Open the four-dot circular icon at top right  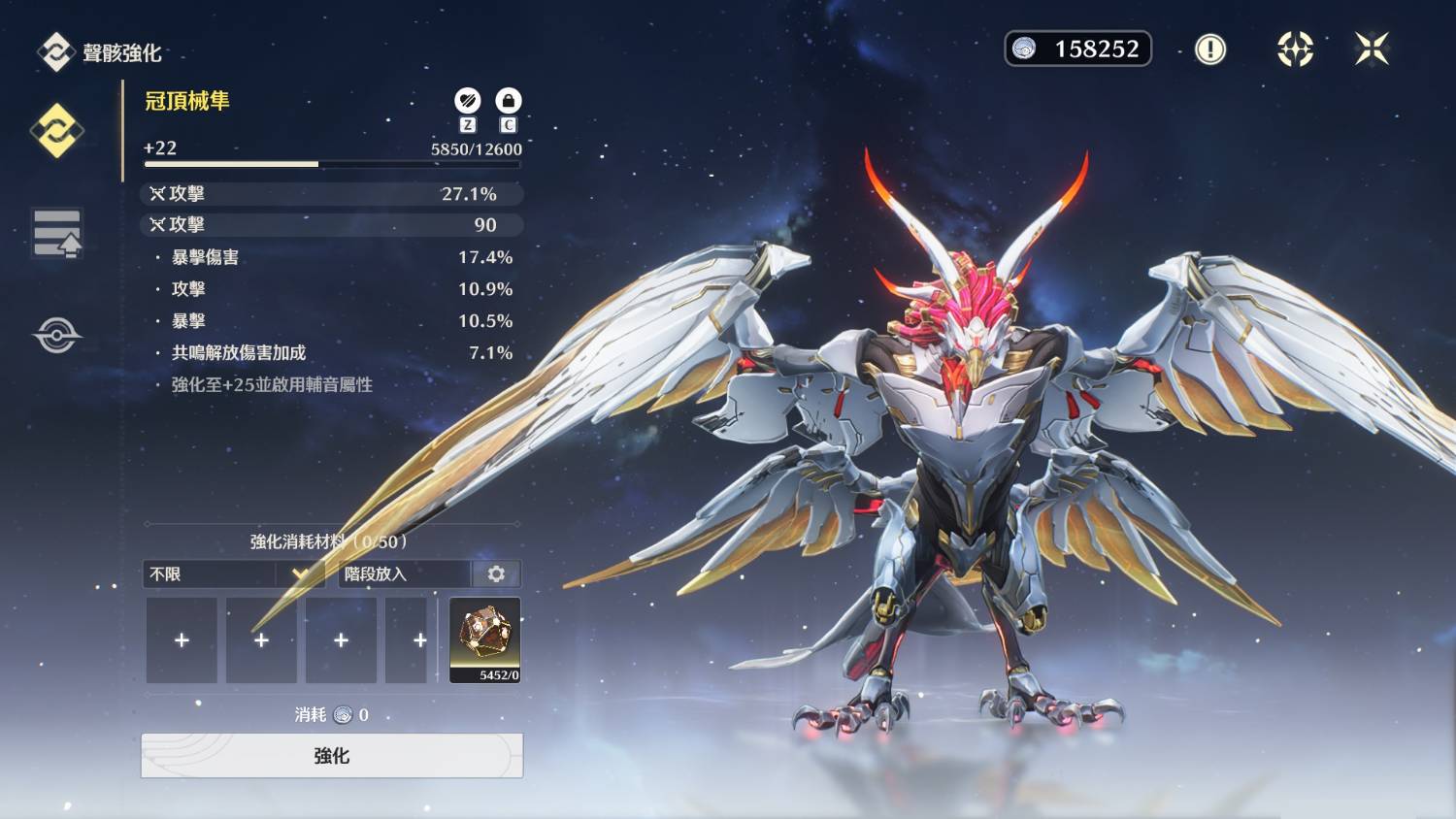(x=1295, y=49)
